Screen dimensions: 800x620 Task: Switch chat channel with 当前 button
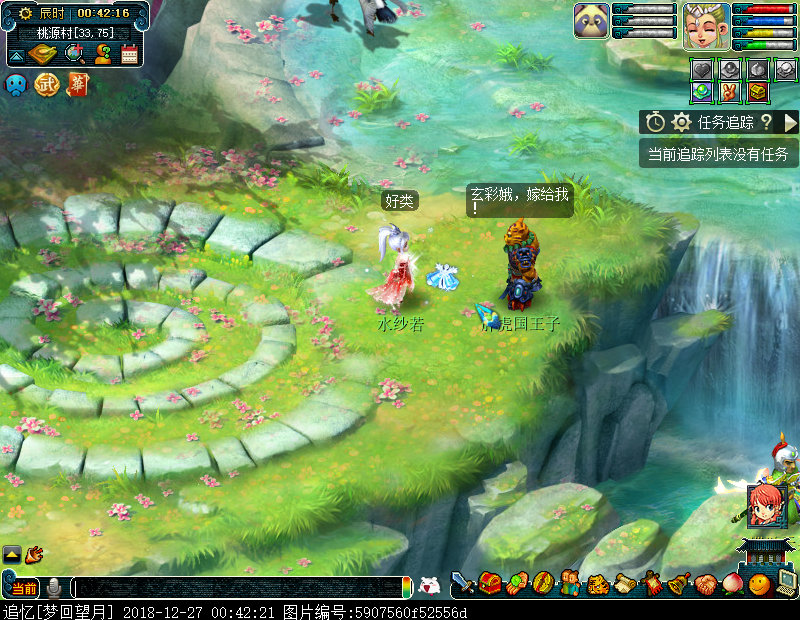23,588
